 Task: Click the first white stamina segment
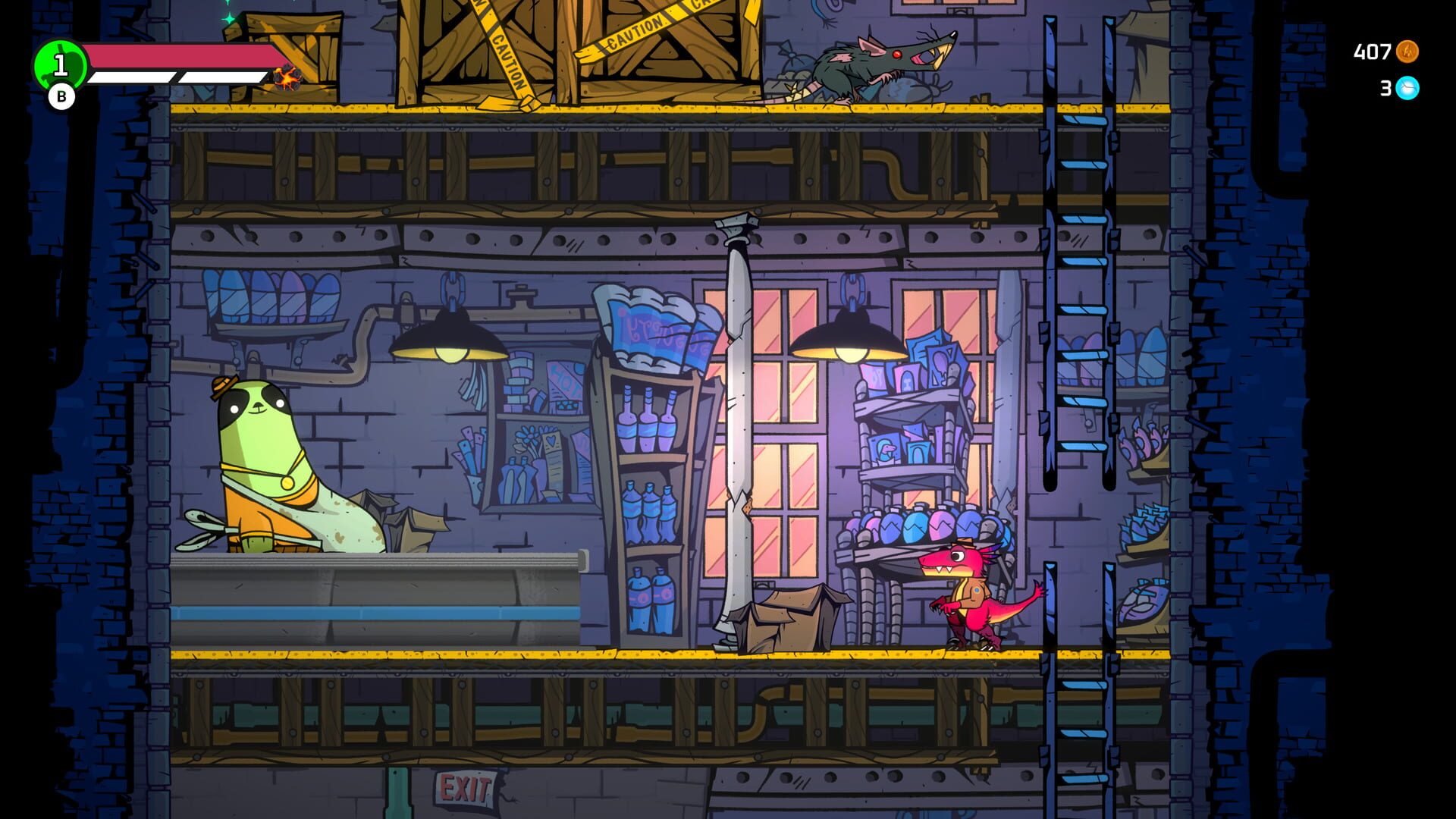133,76
